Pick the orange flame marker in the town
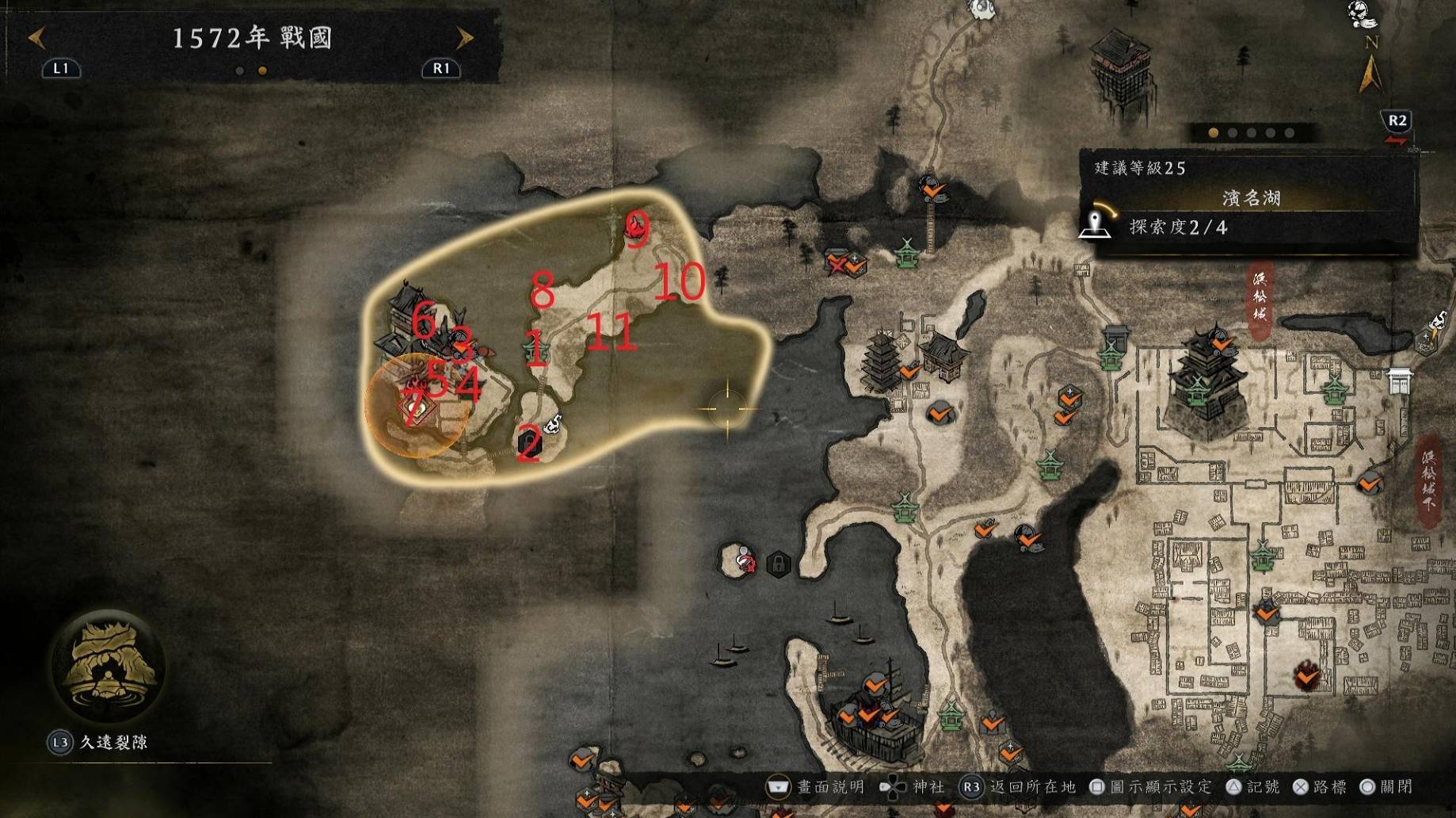 point(1306,676)
